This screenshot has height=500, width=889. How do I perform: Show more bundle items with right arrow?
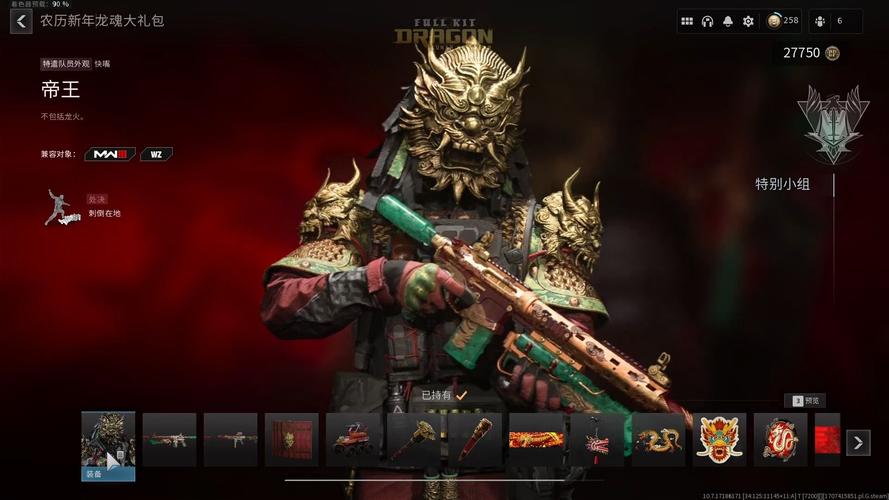pyautogui.click(x=858, y=442)
